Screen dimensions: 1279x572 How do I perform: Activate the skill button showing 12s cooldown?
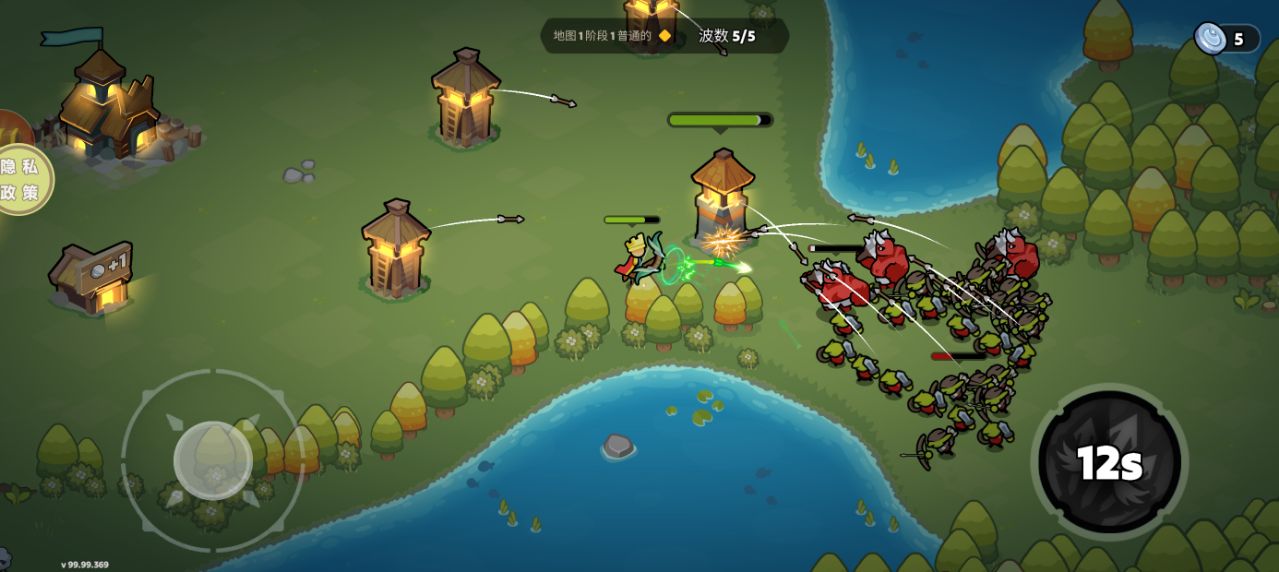1109,462
